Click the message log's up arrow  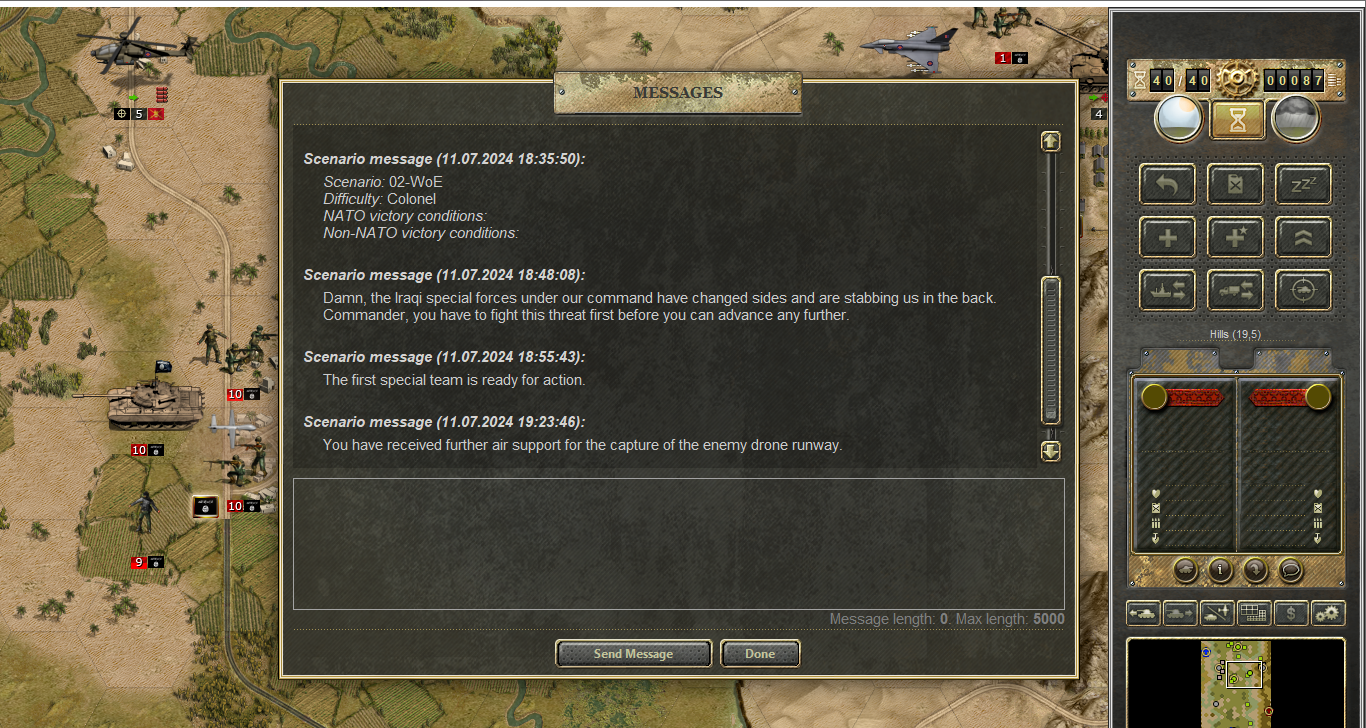tap(1050, 141)
